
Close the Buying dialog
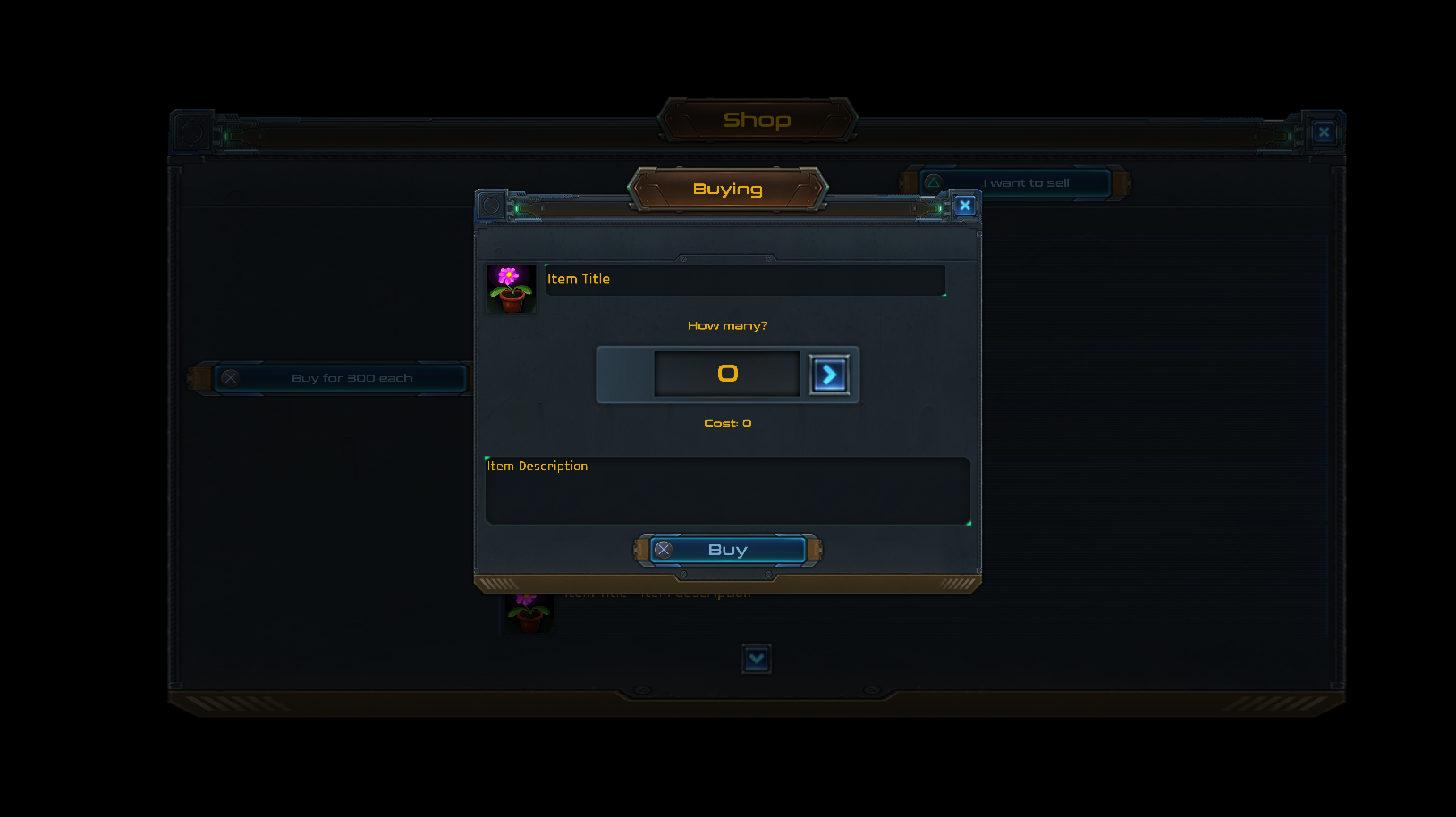965,205
